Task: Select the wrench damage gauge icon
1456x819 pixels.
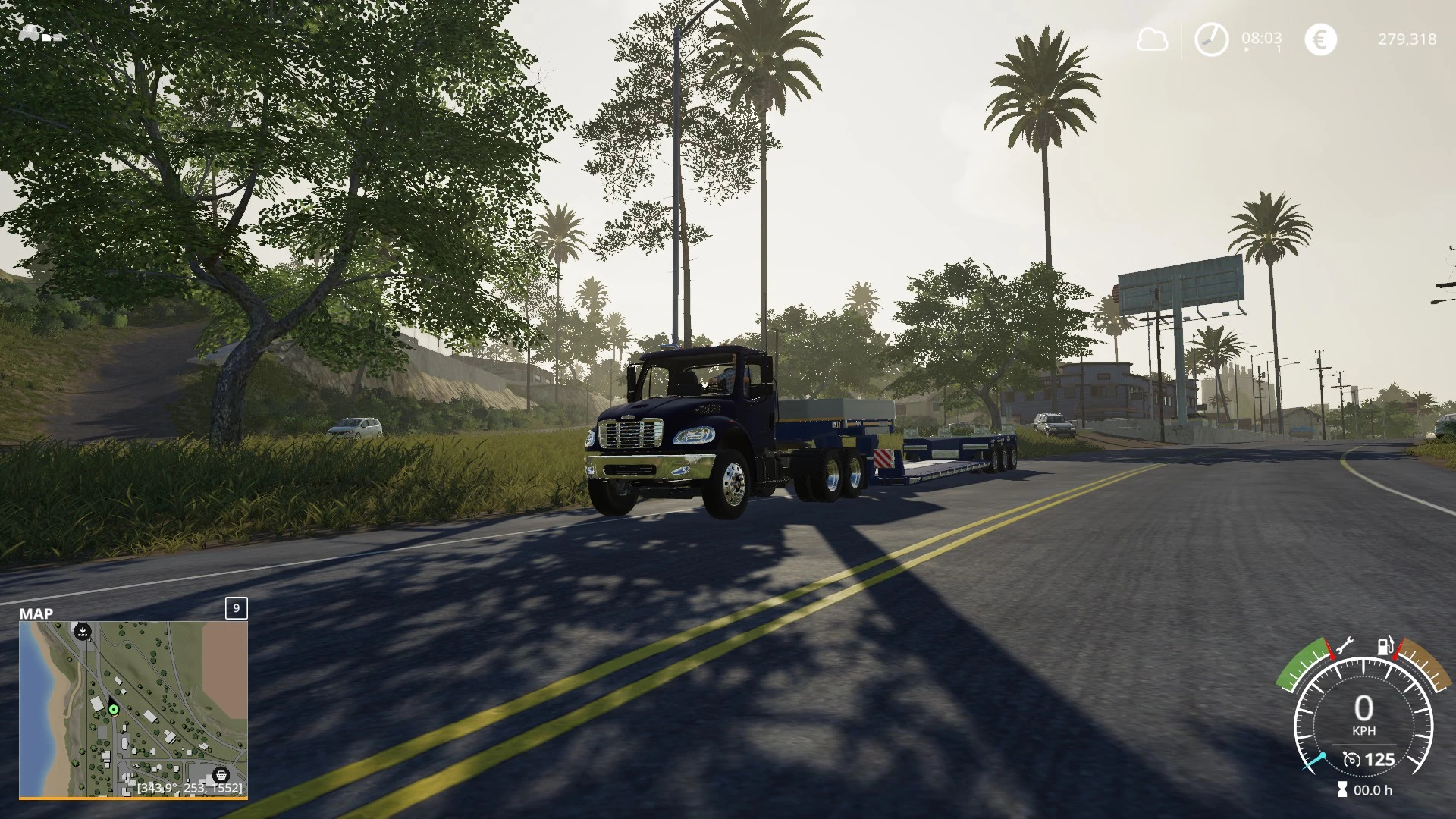Action: click(1343, 646)
